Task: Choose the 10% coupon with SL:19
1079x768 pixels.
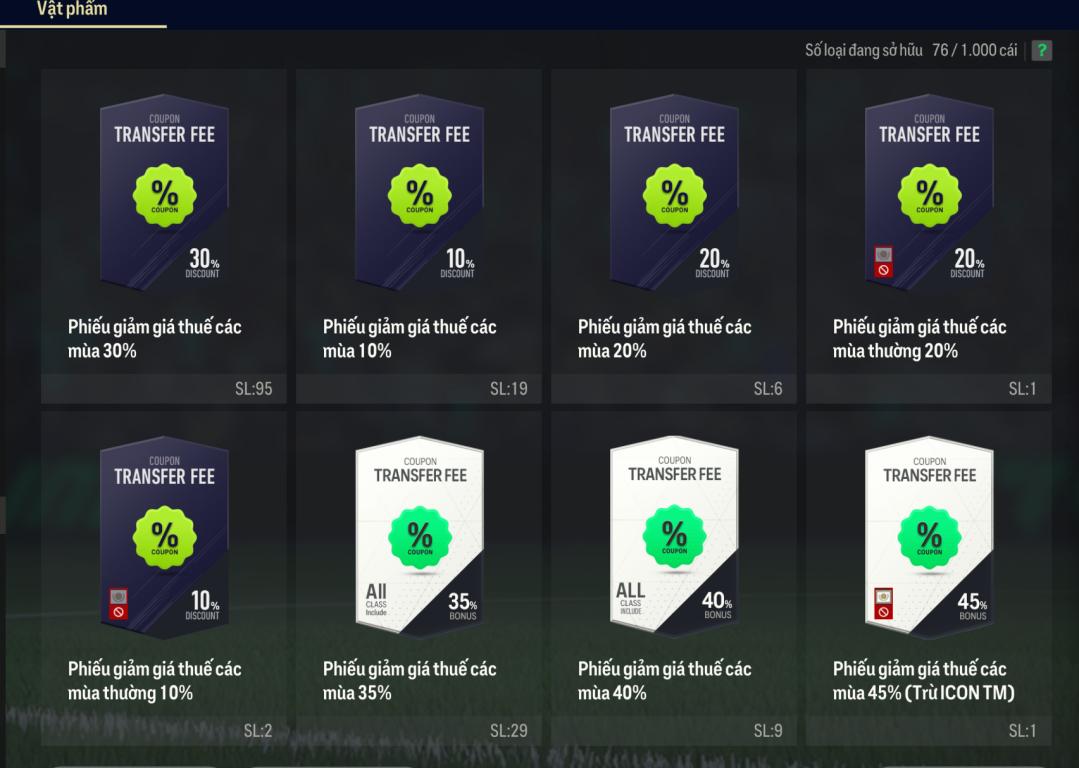Action: point(419,236)
